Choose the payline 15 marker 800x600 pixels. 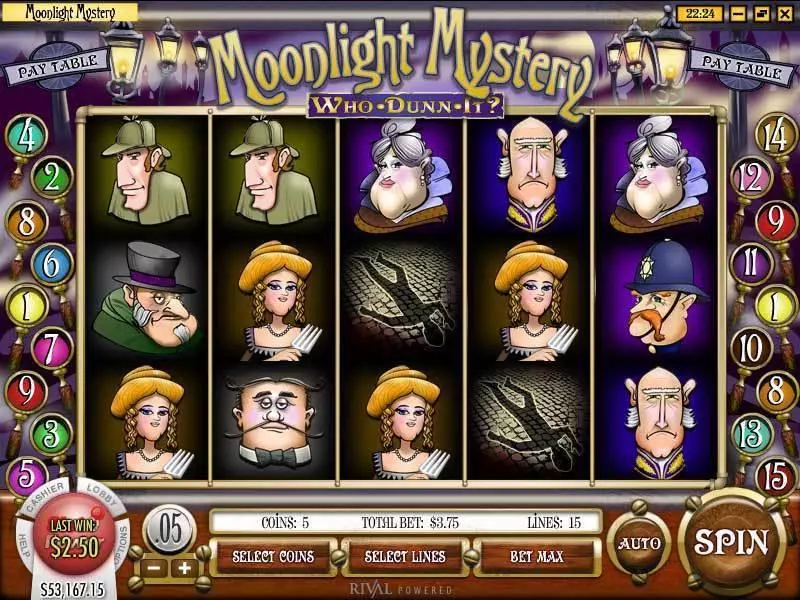pos(776,478)
